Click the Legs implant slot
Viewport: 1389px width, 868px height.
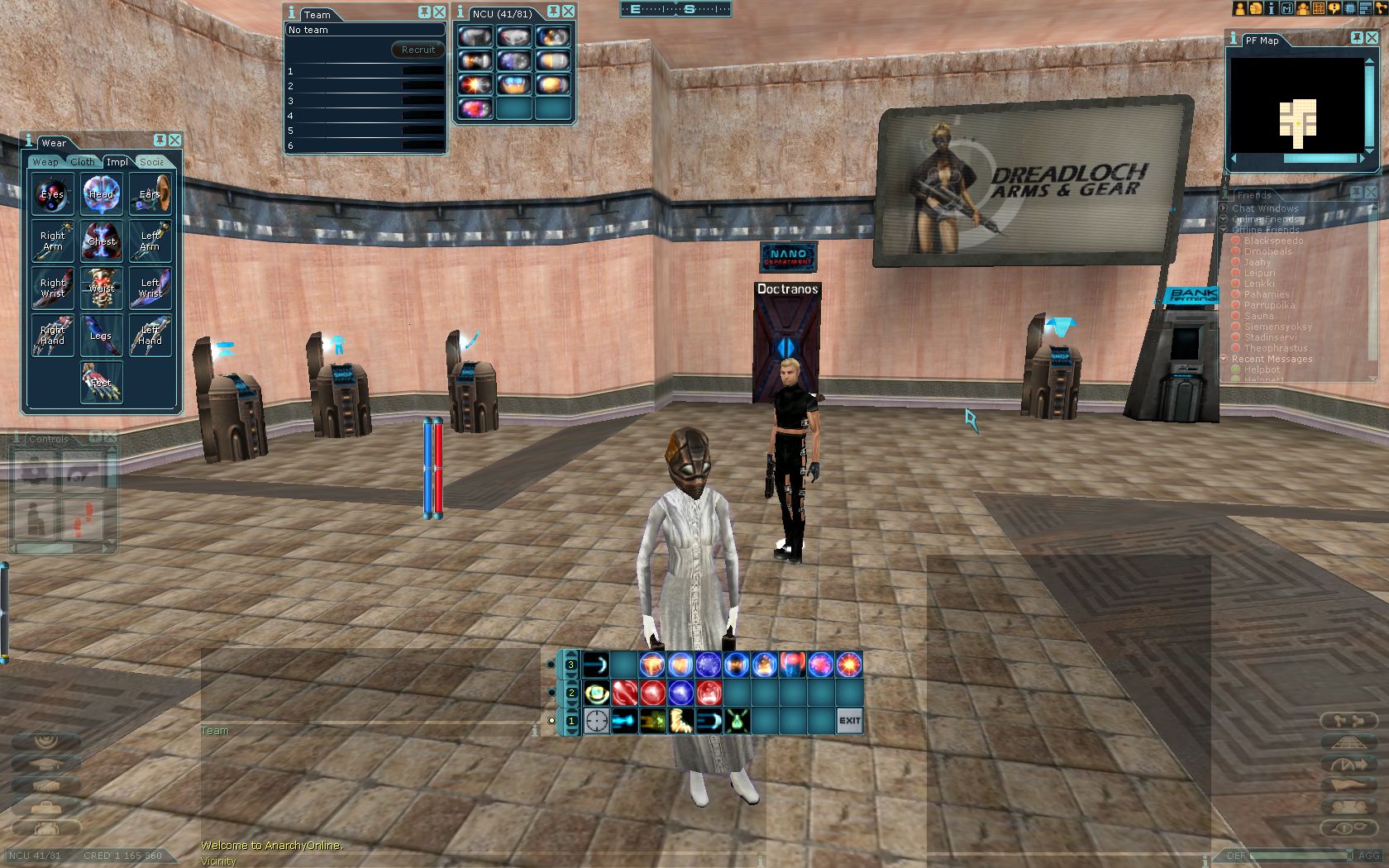coord(102,335)
